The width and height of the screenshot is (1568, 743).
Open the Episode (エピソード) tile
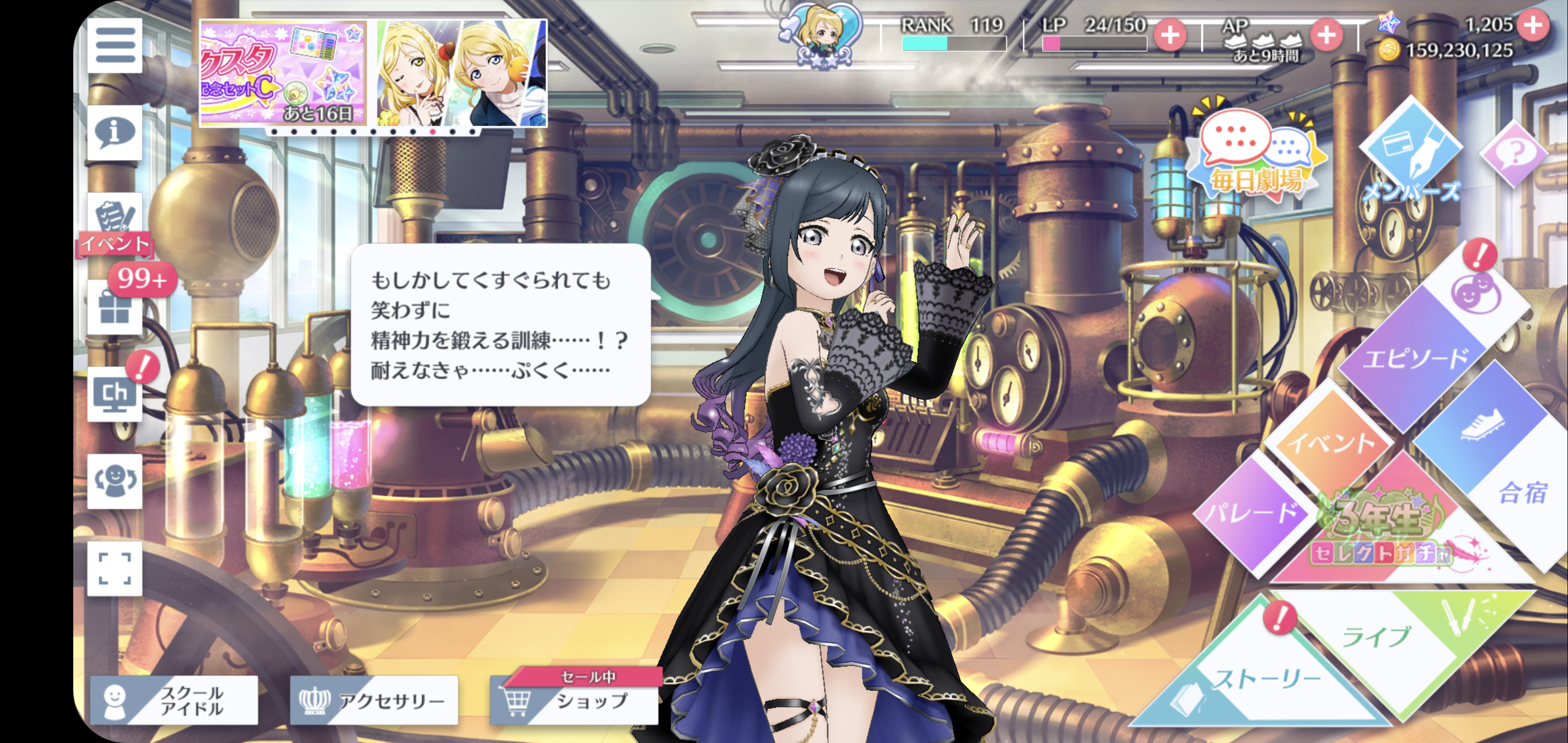pyautogui.click(x=1412, y=359)
